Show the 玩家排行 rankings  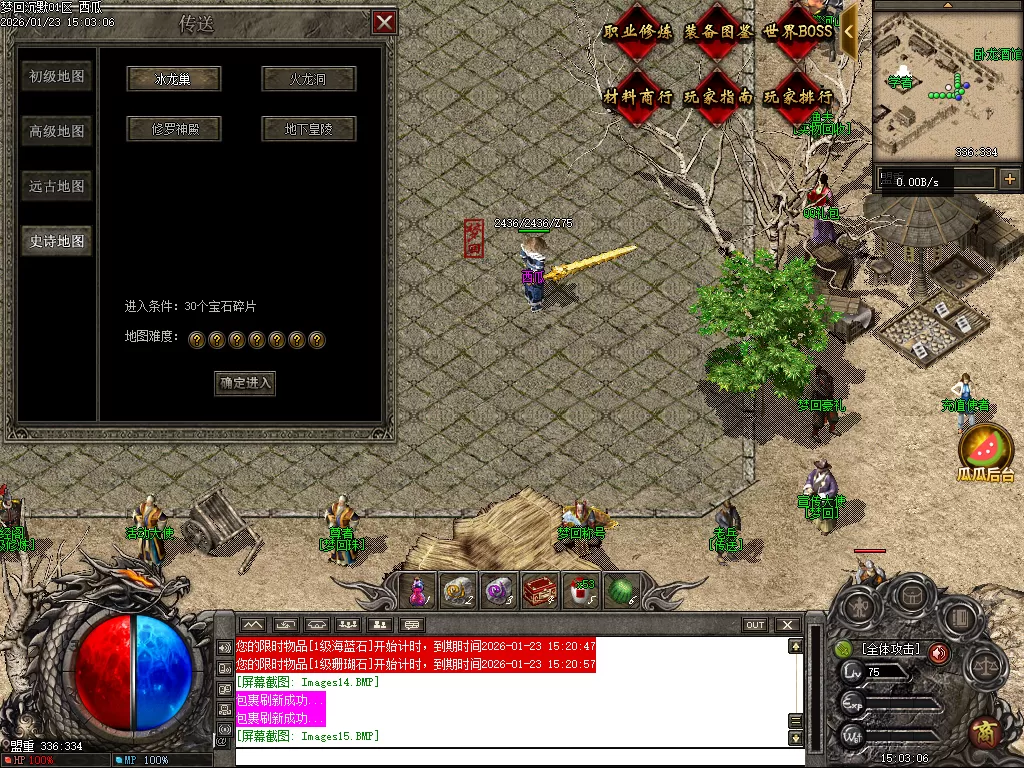797,97
